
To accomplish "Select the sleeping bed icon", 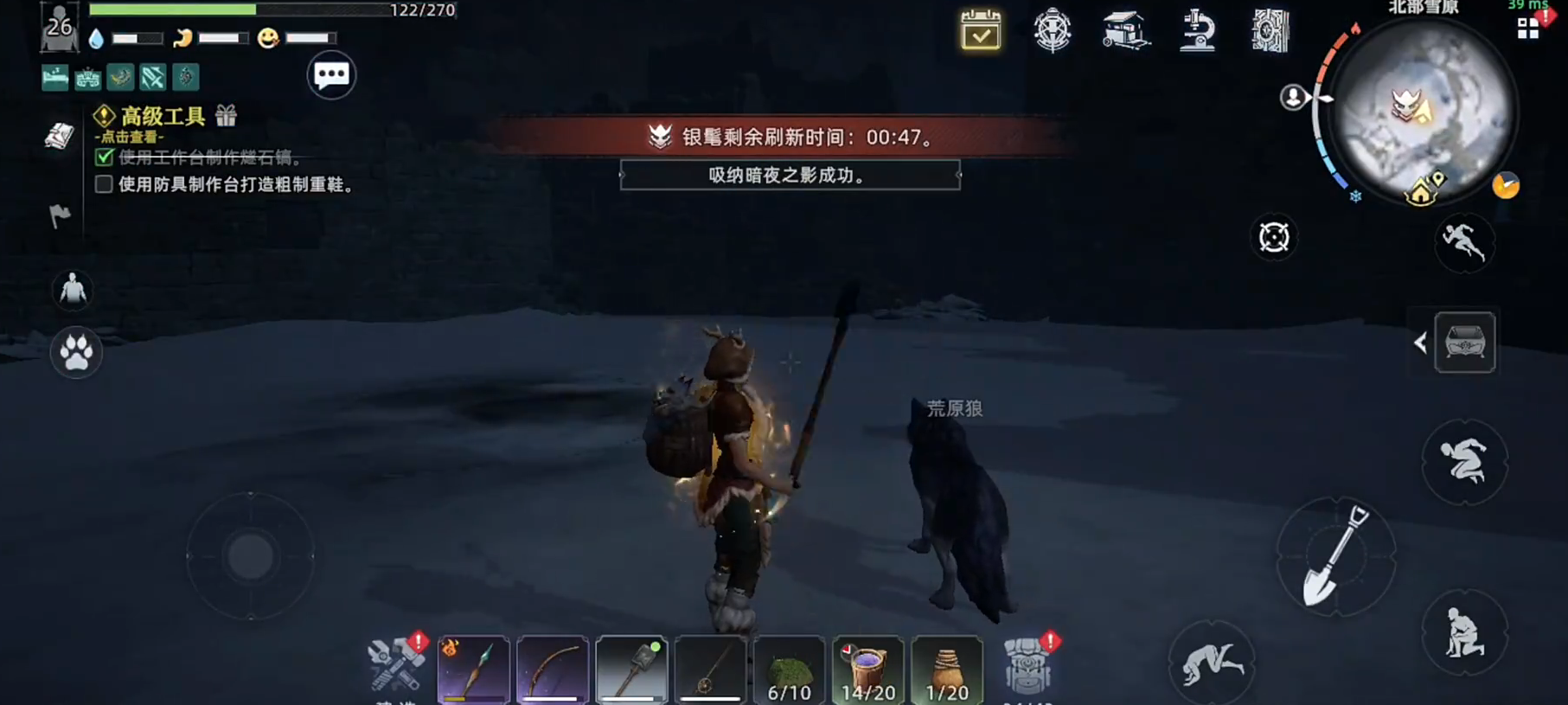I will [54, 77].
